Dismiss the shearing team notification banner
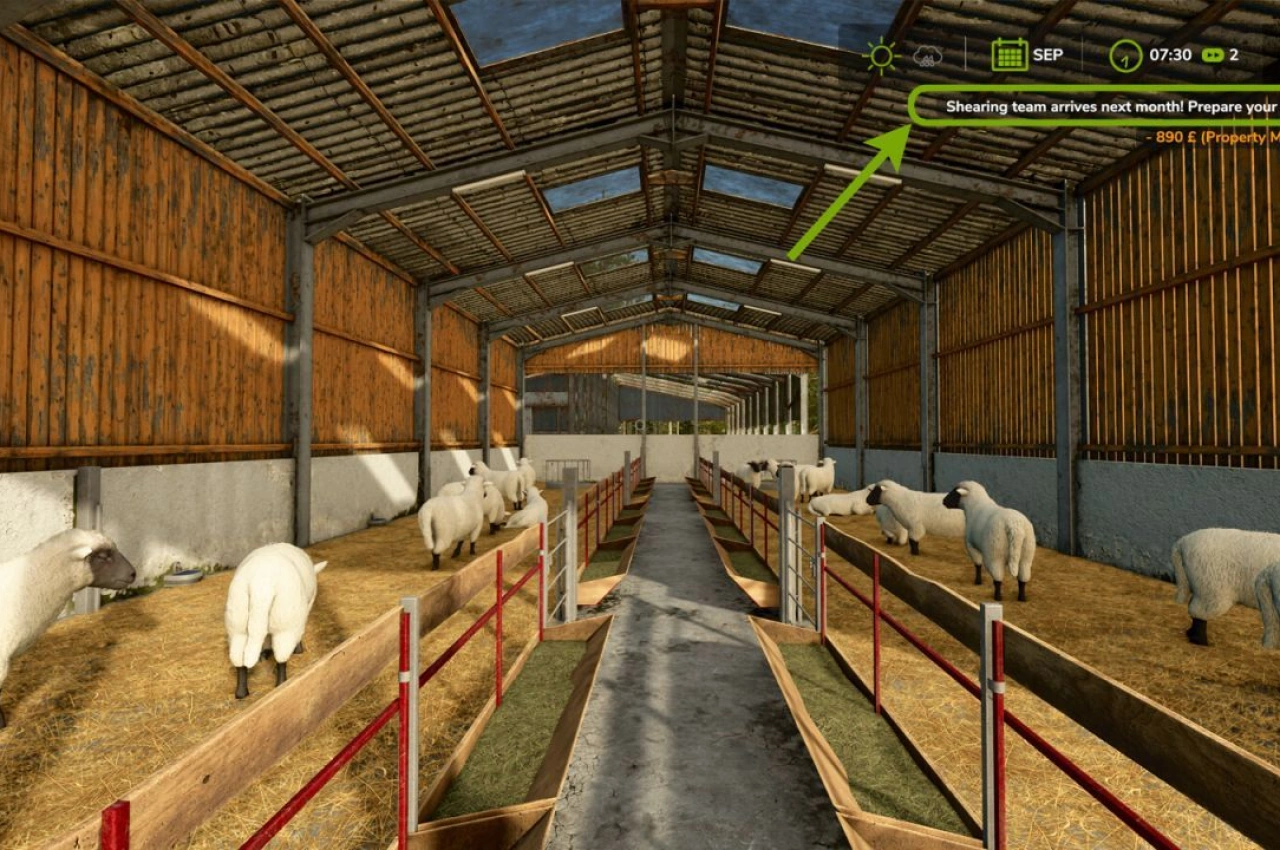The height and width of the screenshot is (850, 1280). [1100, 106]
